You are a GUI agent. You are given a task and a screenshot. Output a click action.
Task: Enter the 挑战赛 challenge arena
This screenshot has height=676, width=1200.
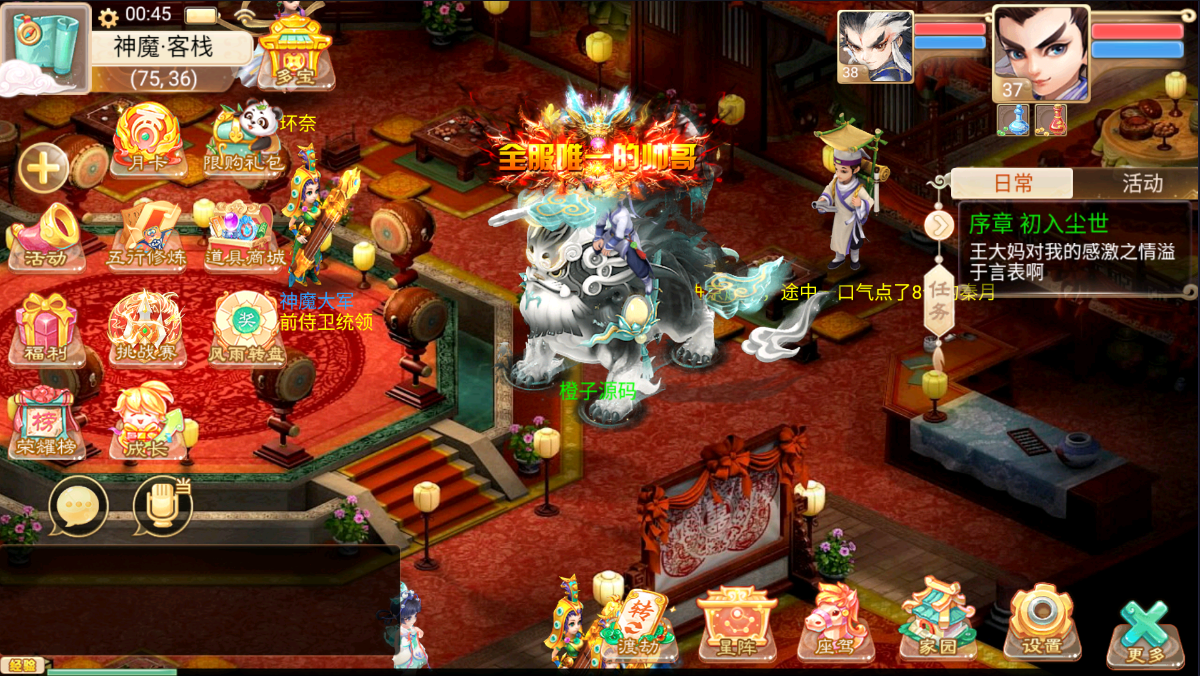point(146,328)
